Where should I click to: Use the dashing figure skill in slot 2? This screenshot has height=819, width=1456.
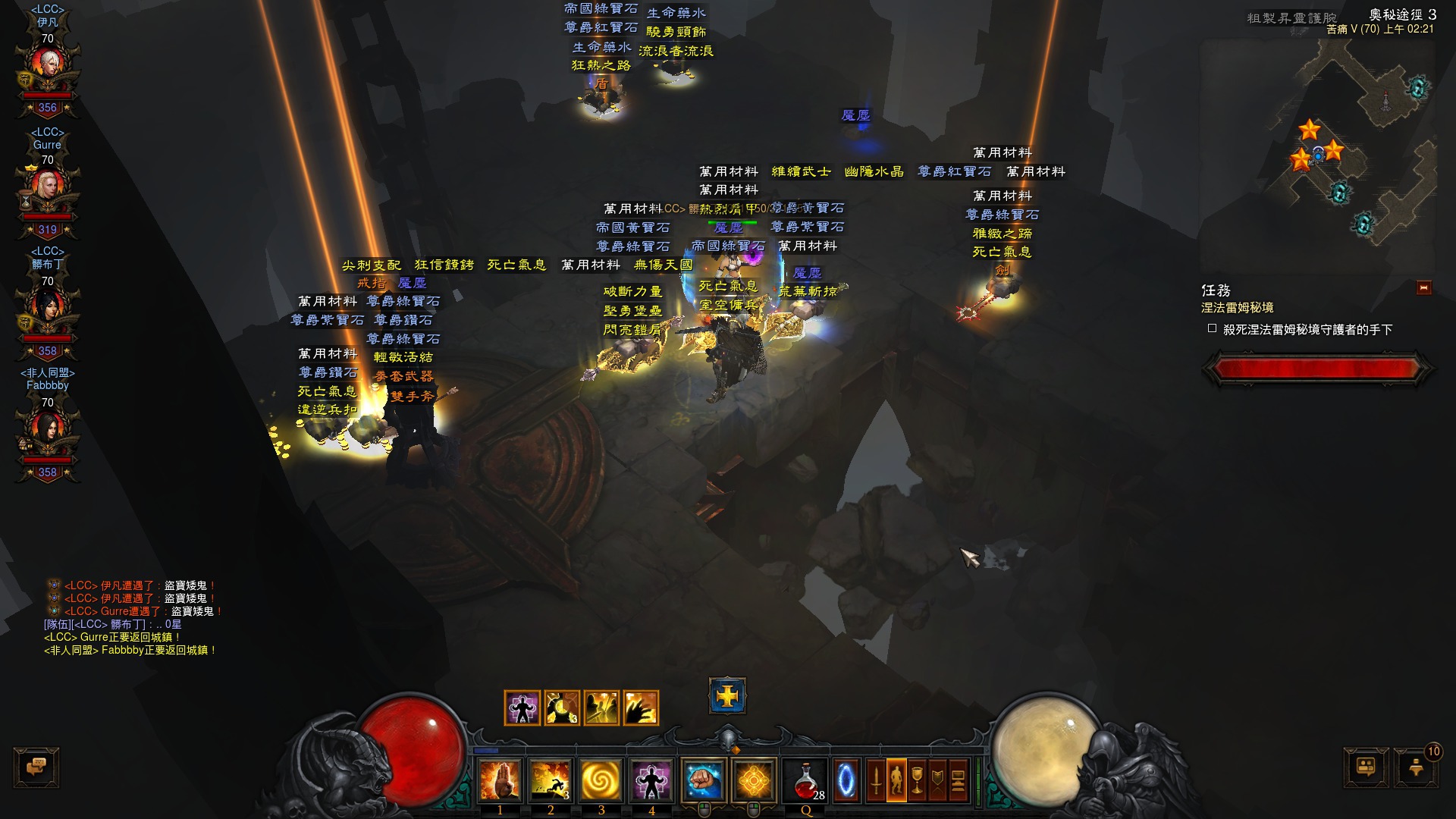coord(551,780)
